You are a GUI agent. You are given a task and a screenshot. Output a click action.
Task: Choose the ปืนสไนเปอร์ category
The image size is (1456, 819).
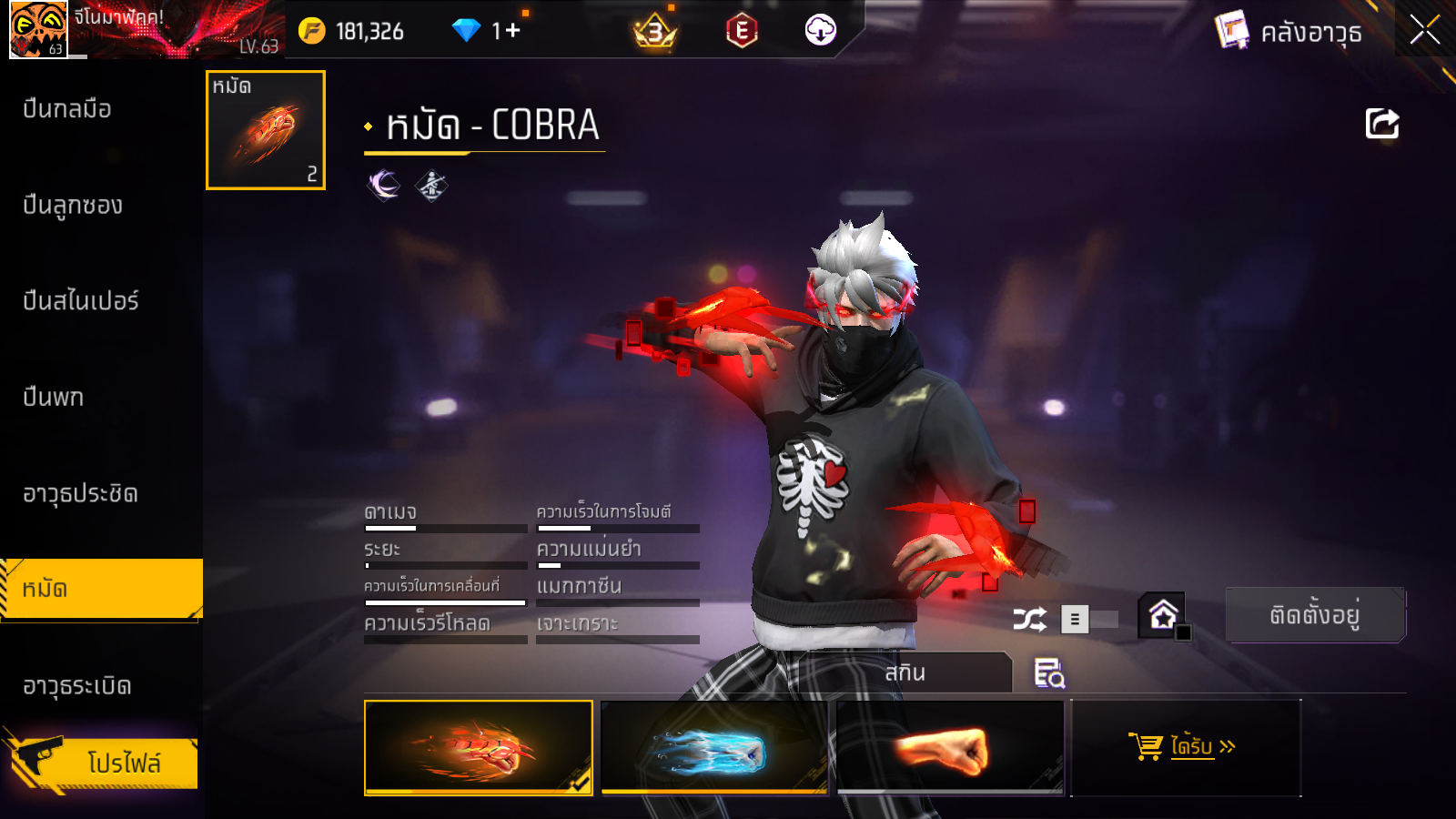click(x=81, y=301)
